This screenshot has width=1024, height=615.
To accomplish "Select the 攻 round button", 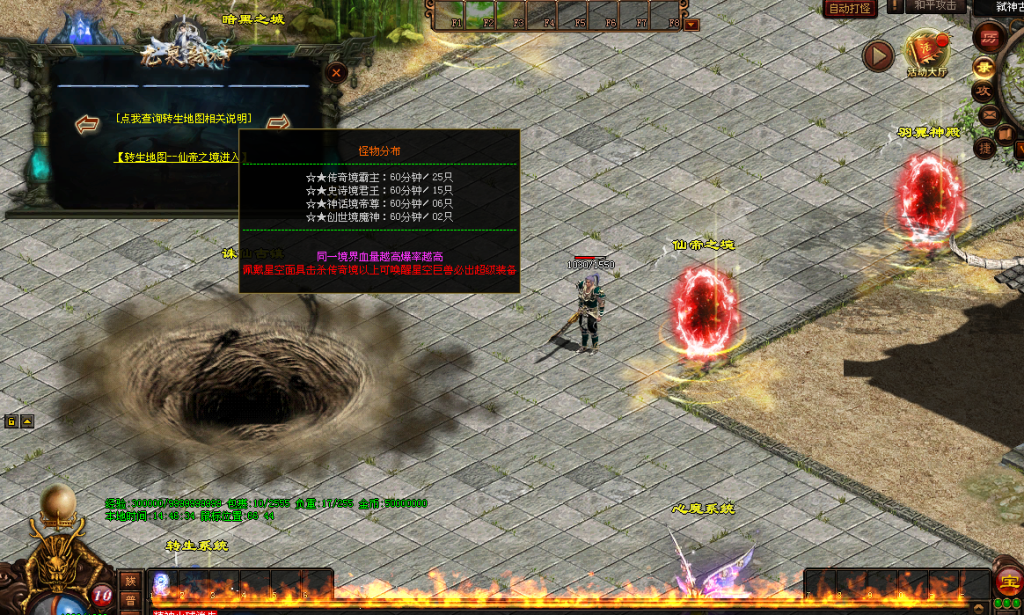I will click(x=983, y=90).
